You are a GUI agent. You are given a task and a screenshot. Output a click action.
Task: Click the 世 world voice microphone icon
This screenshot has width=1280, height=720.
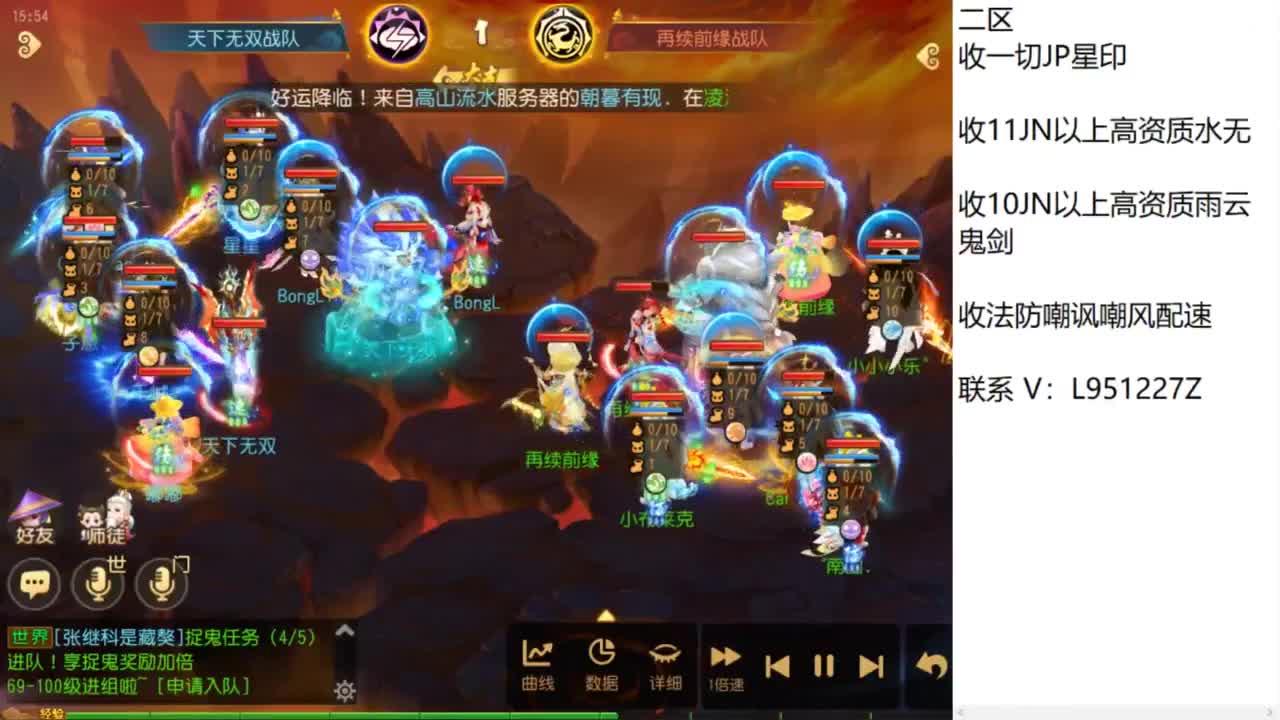[x=96, y=583]
